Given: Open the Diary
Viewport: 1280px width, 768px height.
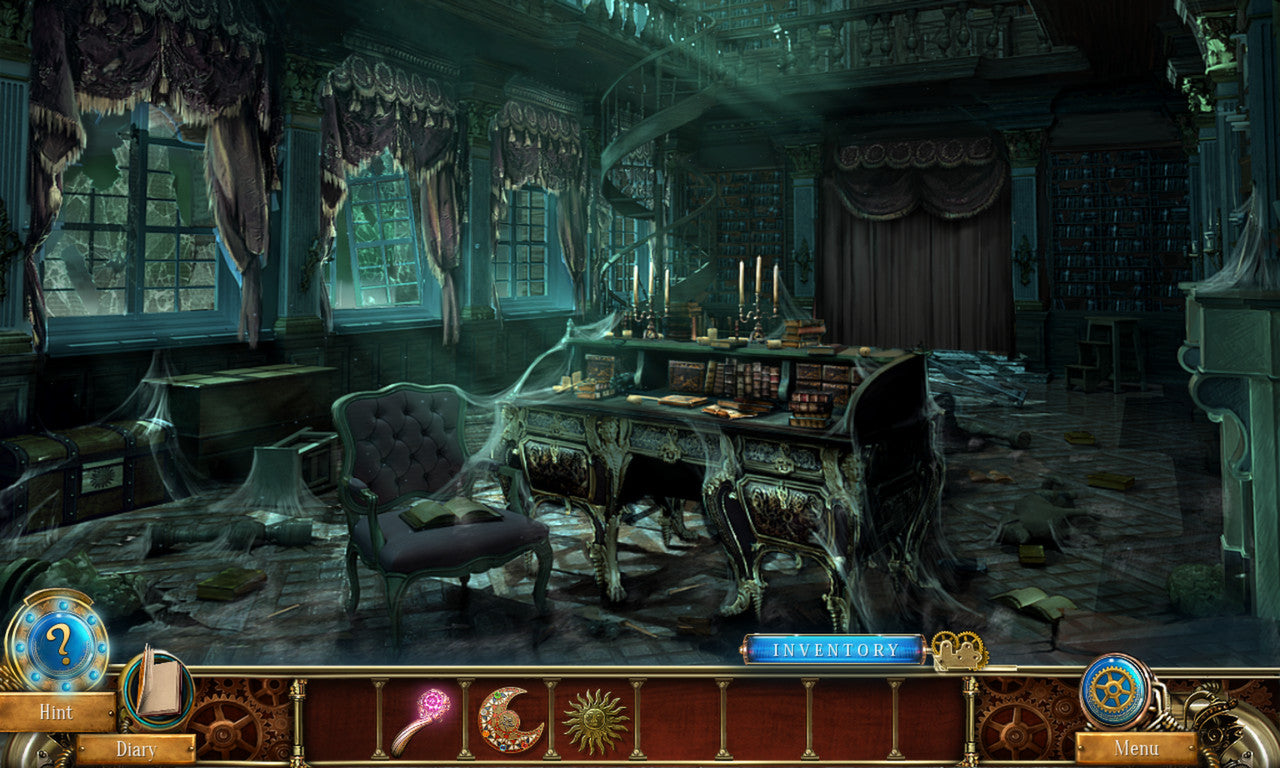Looking at the screenshot, I should [x=136, y=749].
